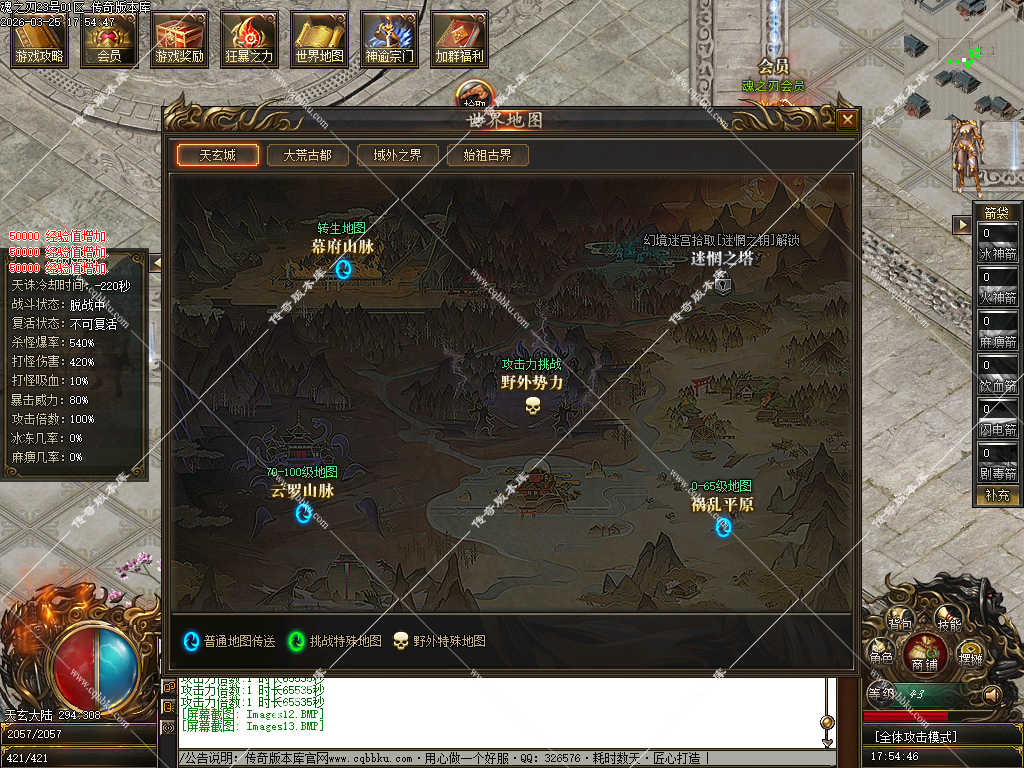Viewport: 1024px width, 768px height.
Task: Teleport via the 云罗山脉 portal marker
Action: tap(303, 513)
